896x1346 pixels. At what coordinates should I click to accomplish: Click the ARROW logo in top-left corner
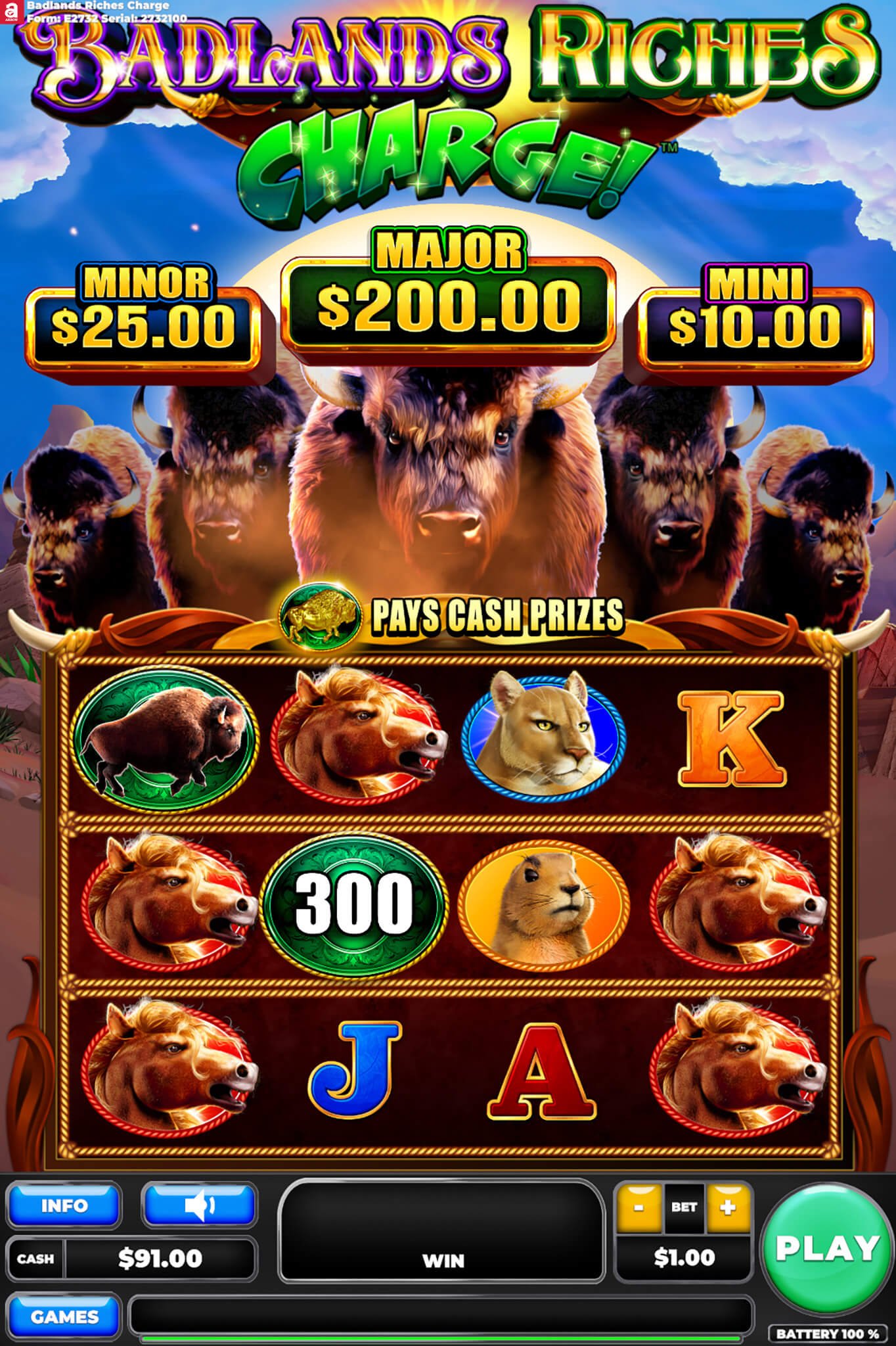[11, 12]
